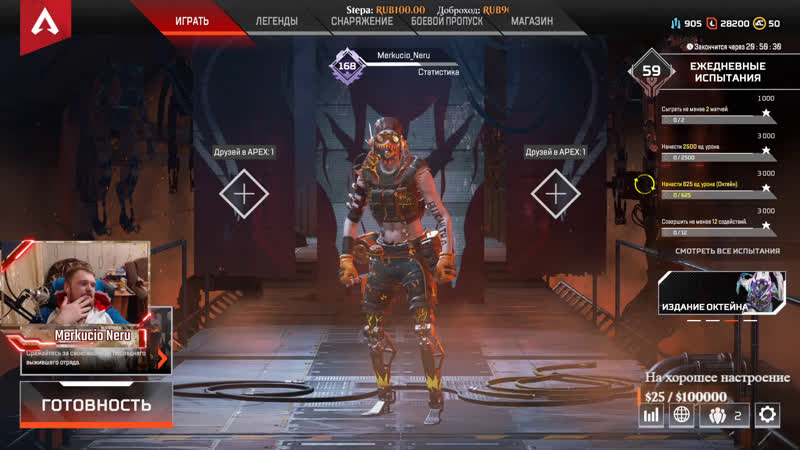Go to the СНАРЯЖЕНИЕ tab
The width and height of the screenshot is (800, 450).
pyautogui.click(x=362, y=21)
